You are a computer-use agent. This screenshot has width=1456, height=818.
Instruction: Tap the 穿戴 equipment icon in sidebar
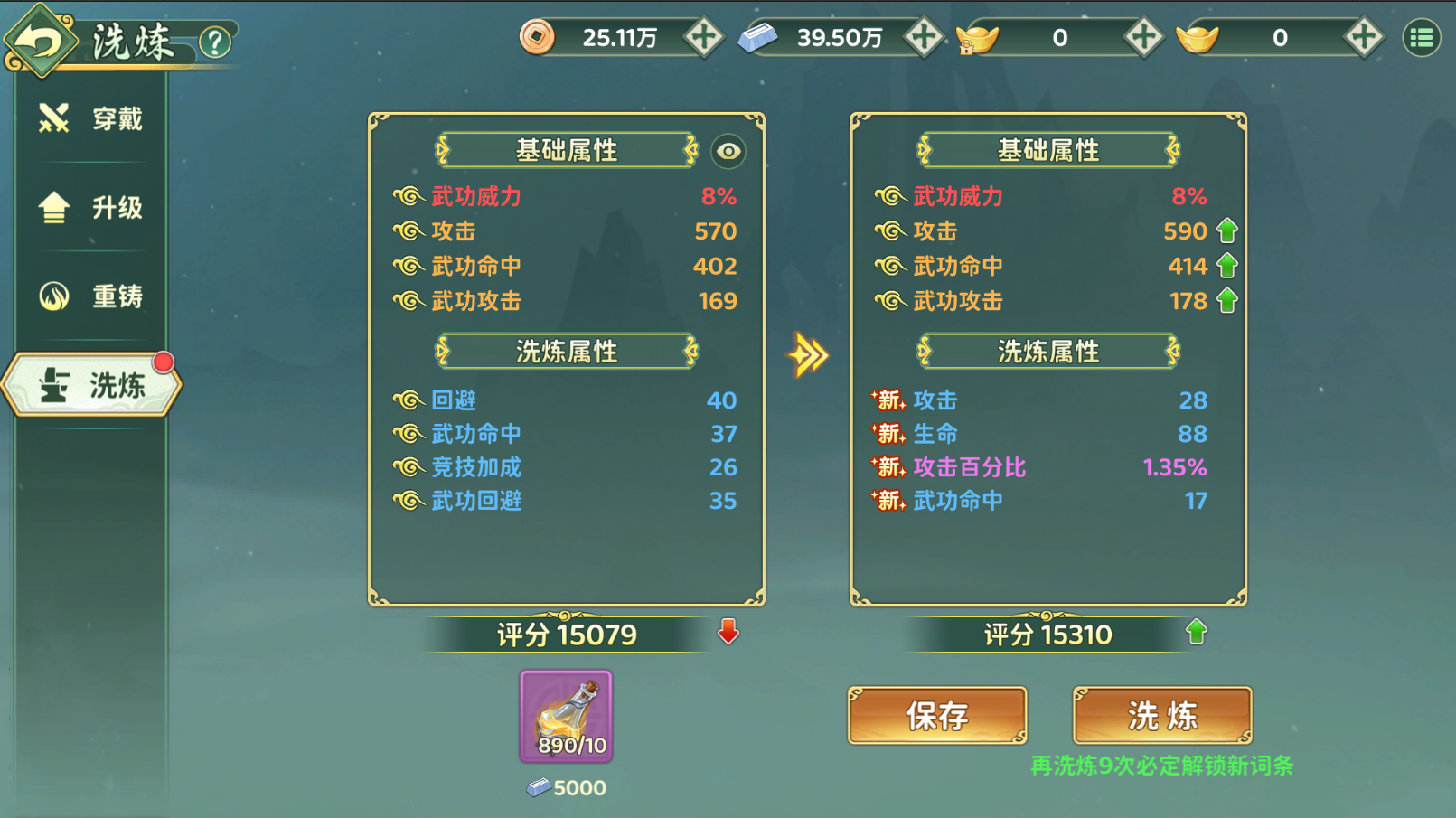[x=52, y=118]
